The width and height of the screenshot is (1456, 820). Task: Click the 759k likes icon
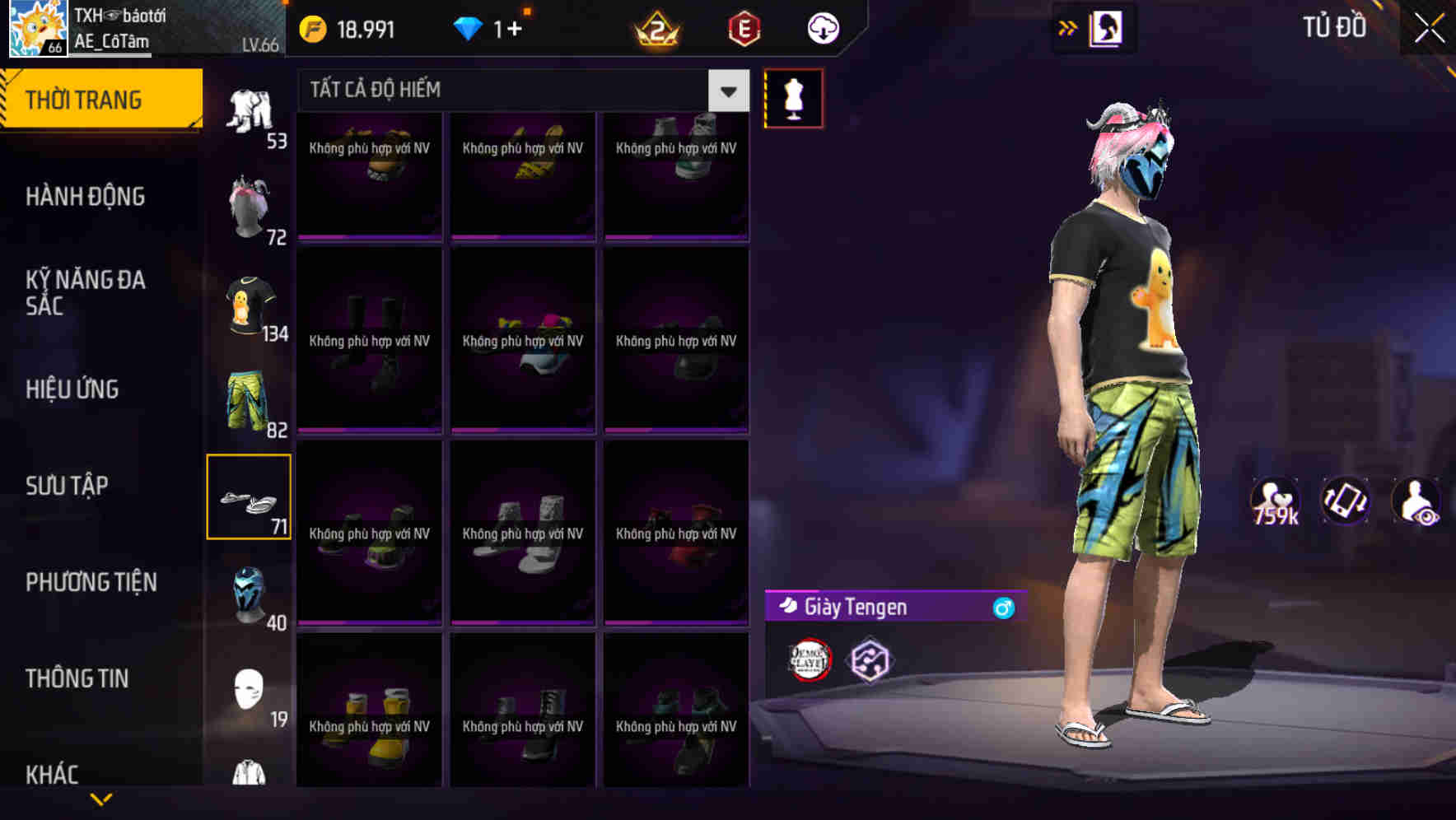pyautogui.click(x=1274, y=501)
